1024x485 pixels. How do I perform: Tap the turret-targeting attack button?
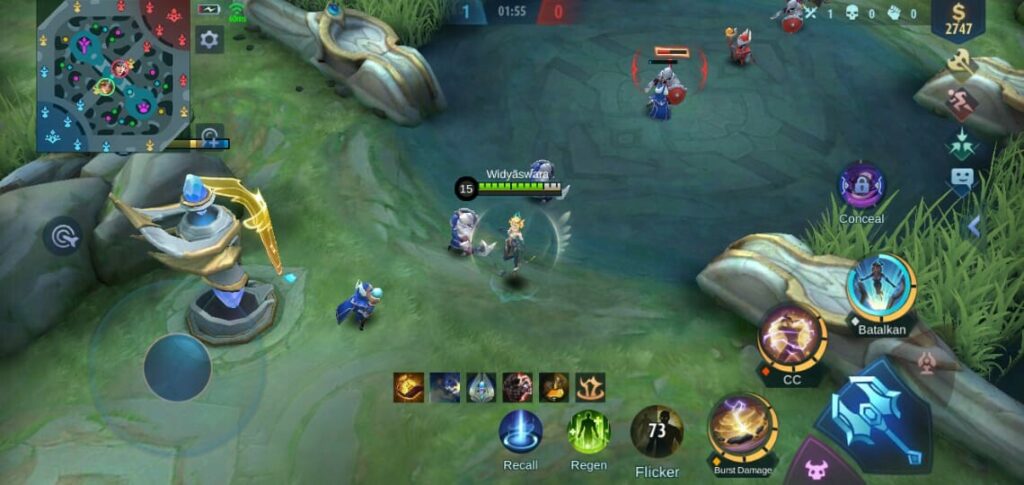(x=927, y=362)
